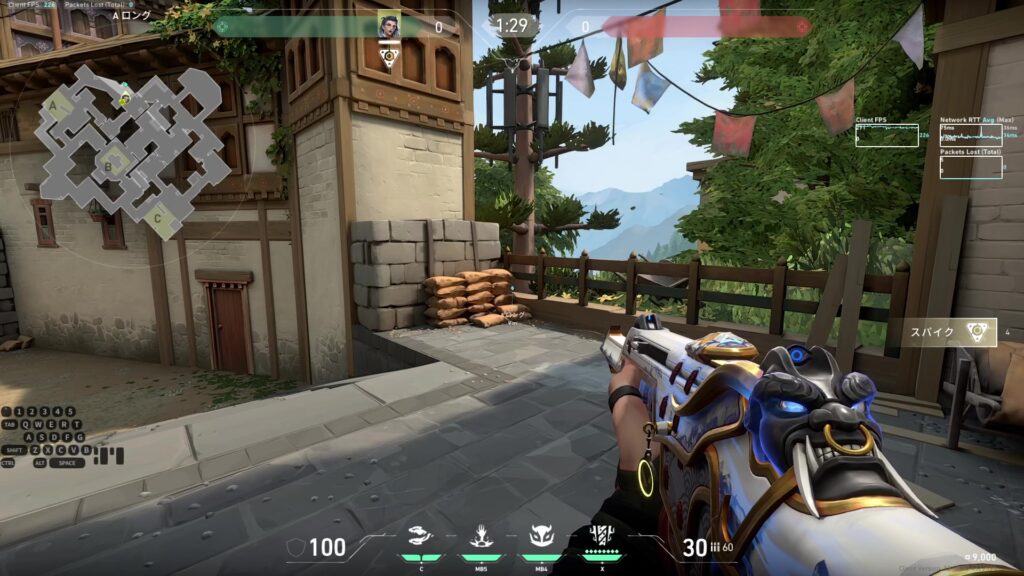Select the agent portrait in the top bar
Image resolution: width=1024 pixels, height=576 pixels.
pyautogui.click(x=388, y=25)
